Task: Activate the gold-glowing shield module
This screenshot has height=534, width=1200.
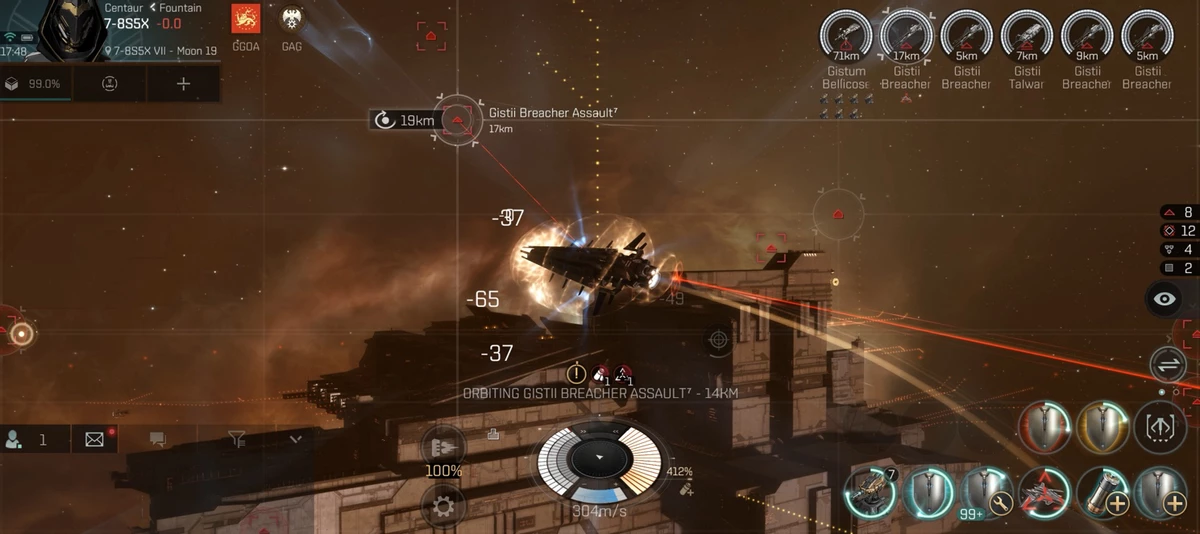Action: (1103, 428)
